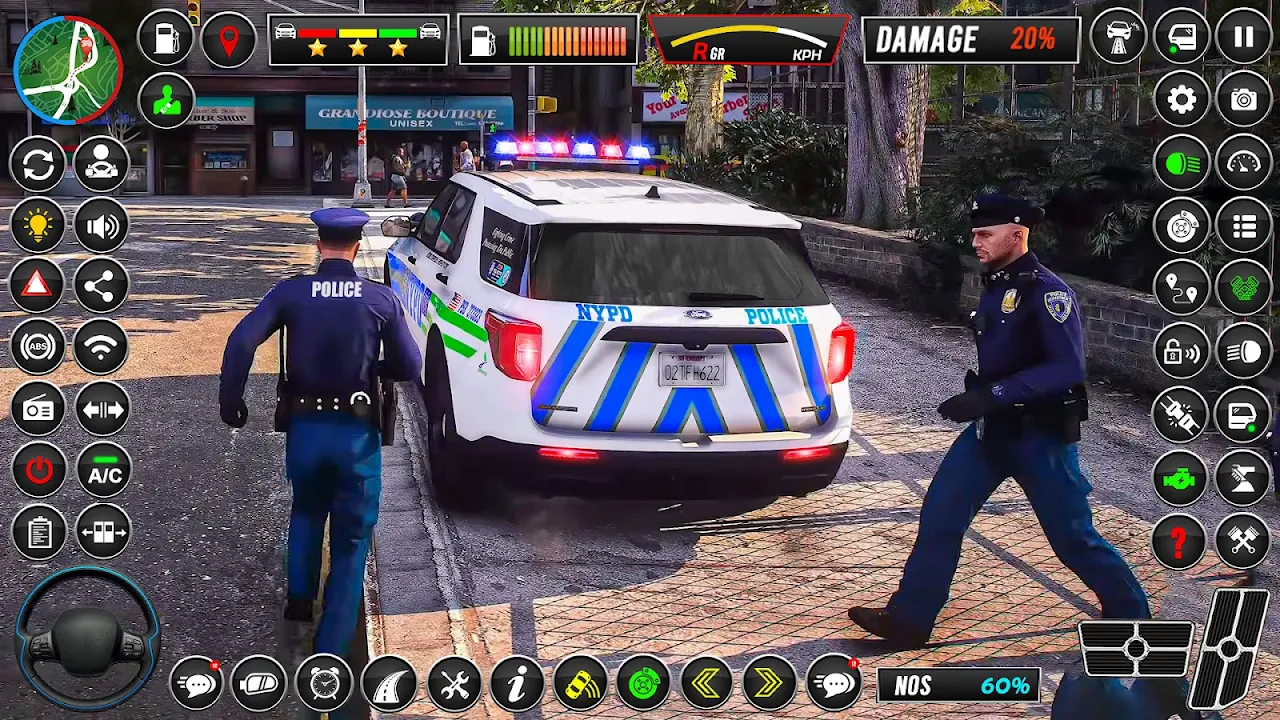Open the alarm clock icon

(x=324, y=684)
